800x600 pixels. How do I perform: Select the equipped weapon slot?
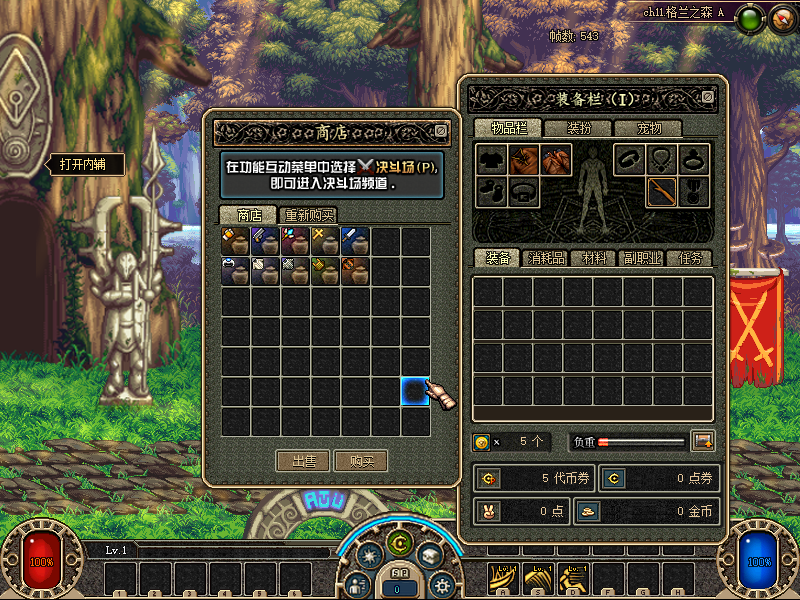click(x=661, y=191)
